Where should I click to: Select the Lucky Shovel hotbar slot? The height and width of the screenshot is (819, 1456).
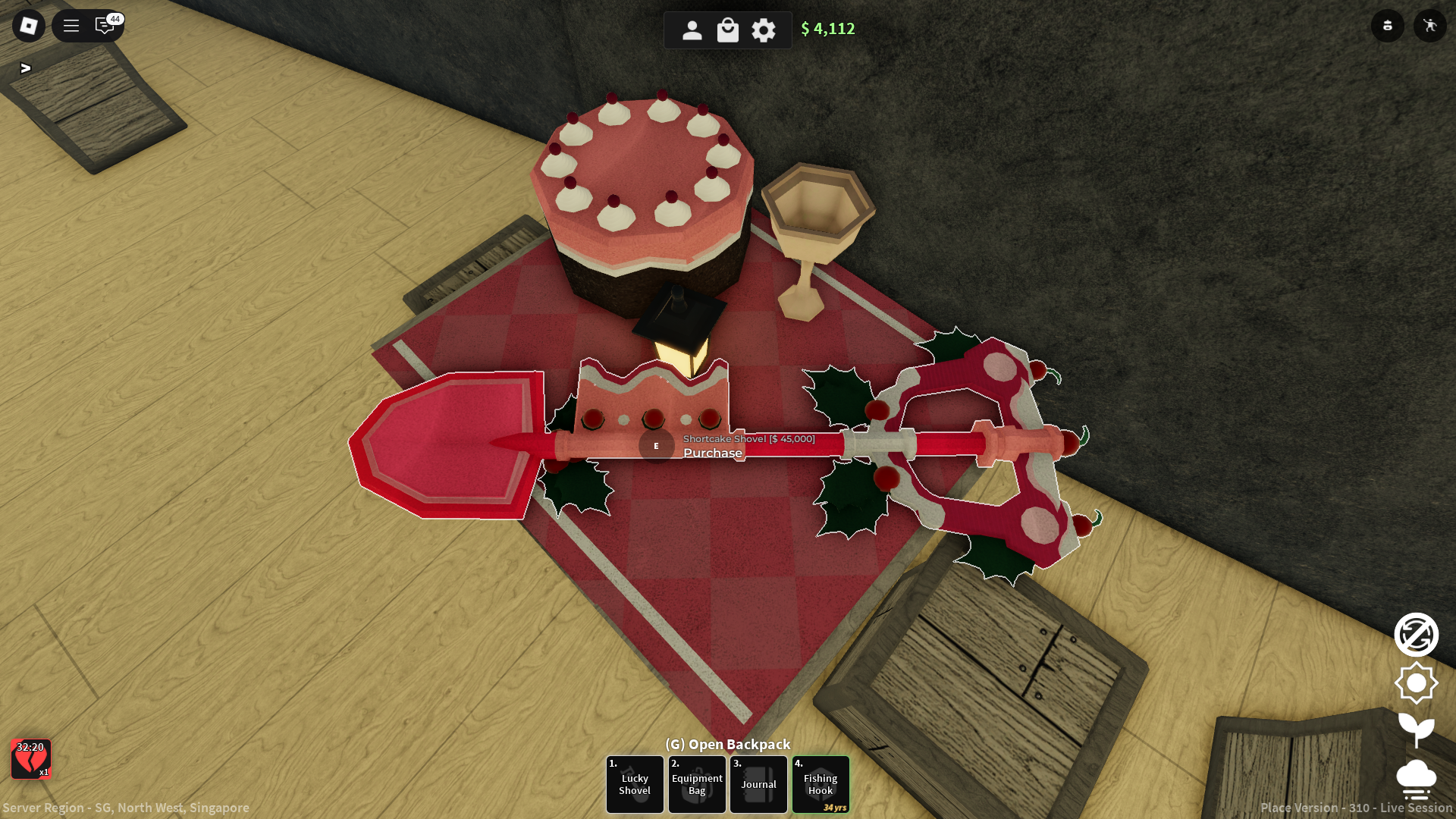(635, 784)
